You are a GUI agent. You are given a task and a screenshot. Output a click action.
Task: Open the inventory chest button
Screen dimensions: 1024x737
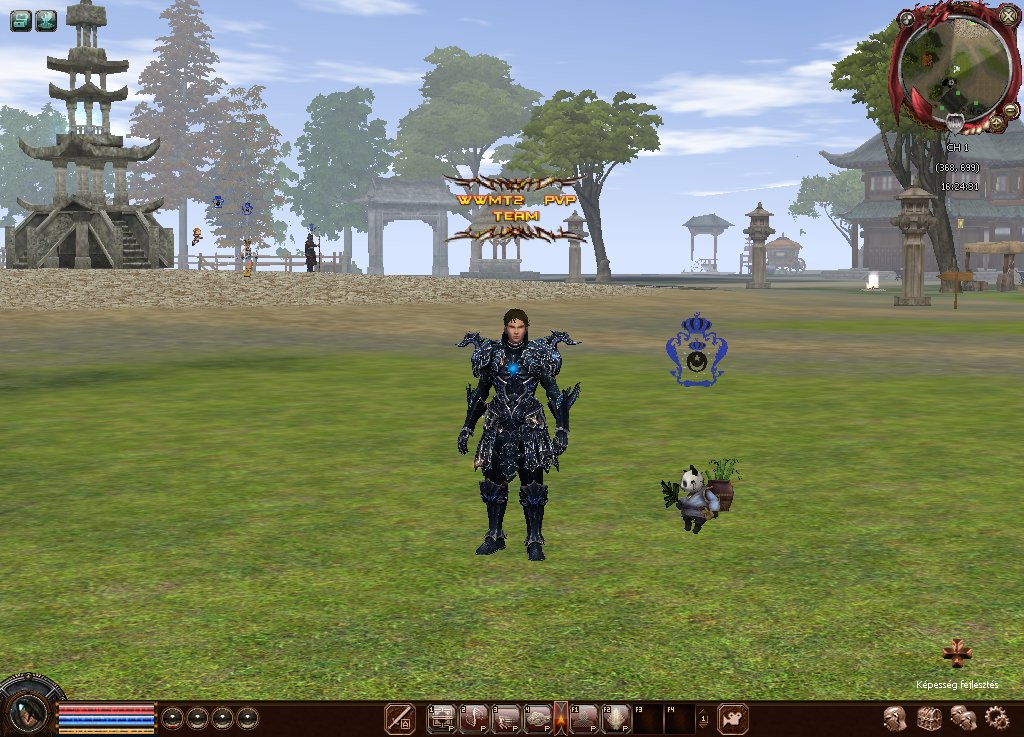[x=929, y=718]
